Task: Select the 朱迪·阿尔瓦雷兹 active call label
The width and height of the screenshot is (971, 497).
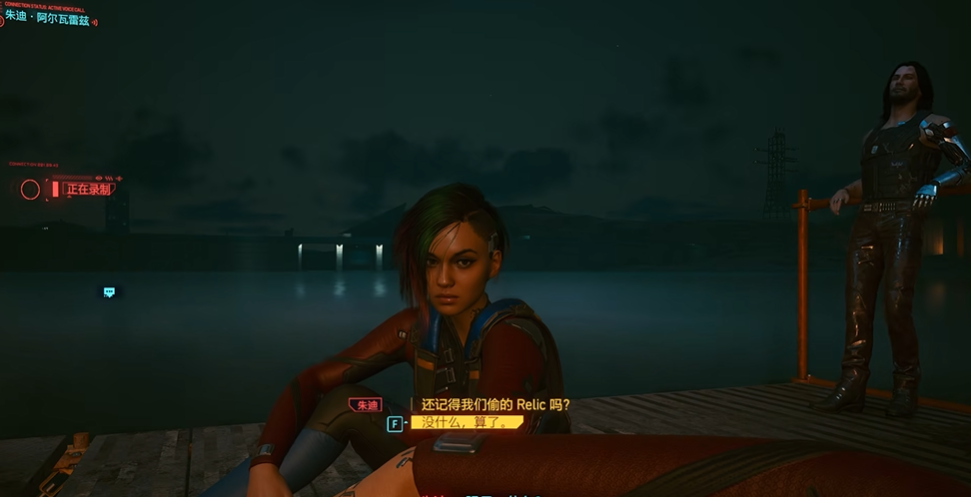Action: (50, 18)
